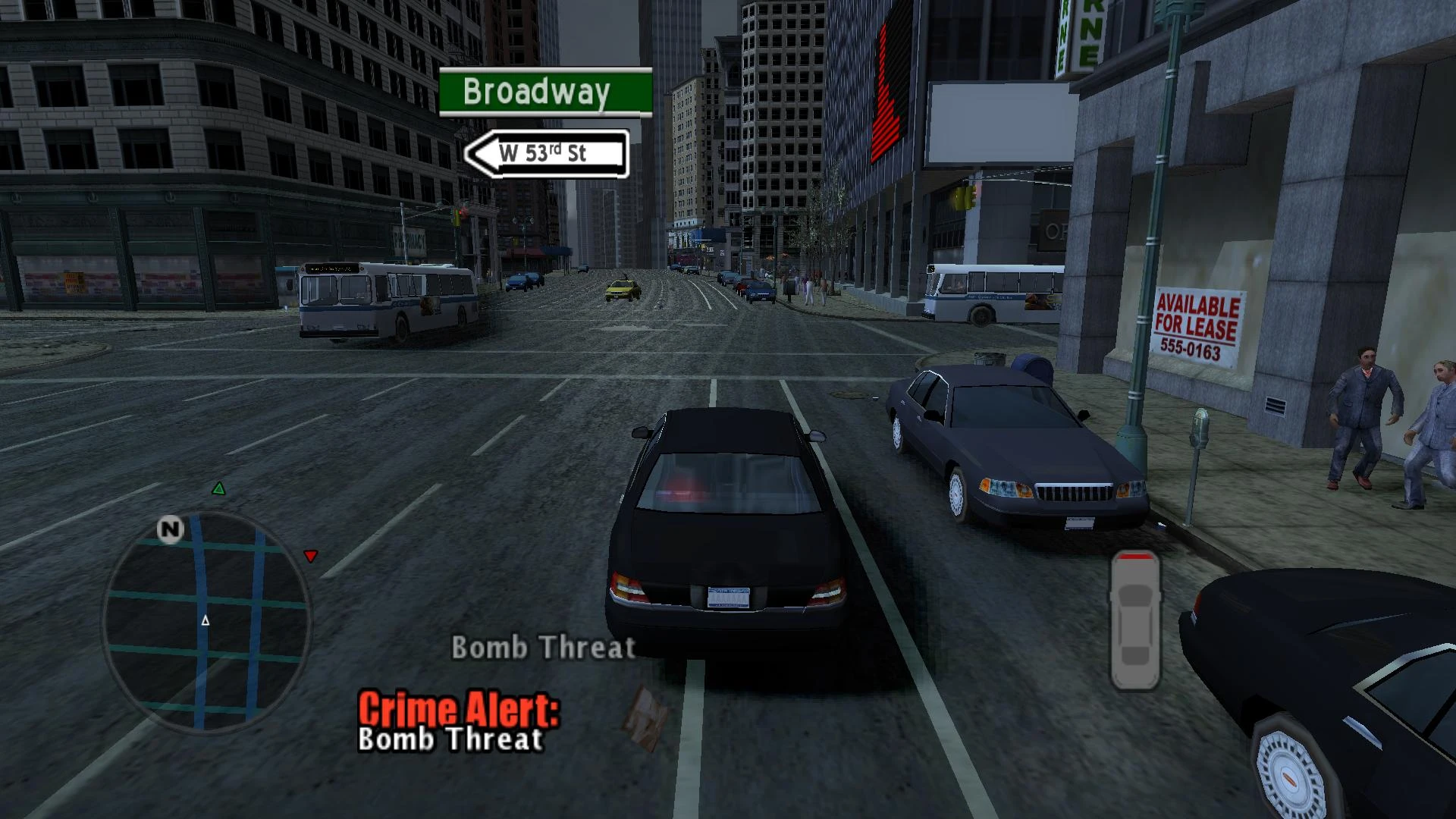This screenshot has height=819, width=1456.
Task: Click the green triangle objective marker above minimap
Action: coord(220,488)
